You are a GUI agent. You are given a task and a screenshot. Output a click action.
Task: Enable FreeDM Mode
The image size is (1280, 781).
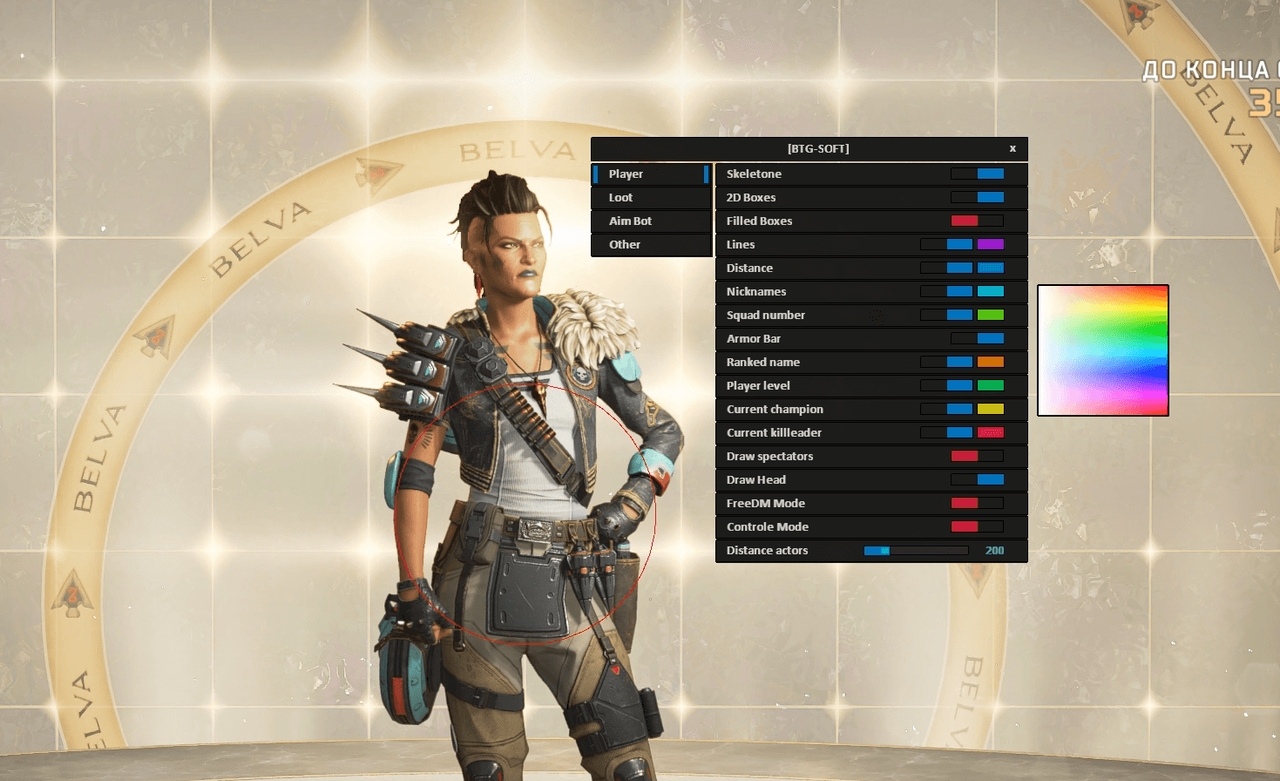tap(975, 503)
